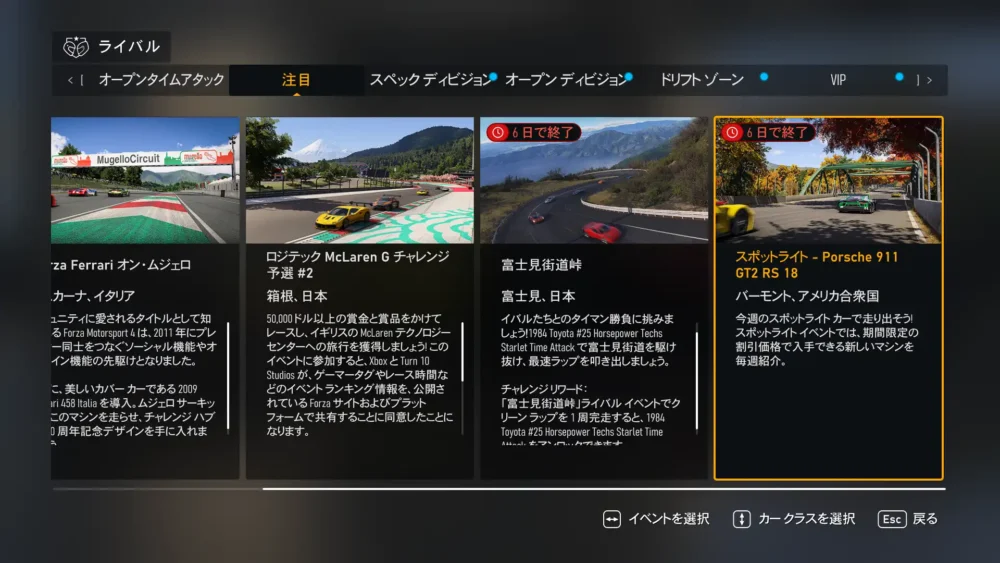This screenshot has width=1000, height=563.
Task: Choose the スポットライト Porsche 911 GT2 RS event
Action: pos(828,298)
